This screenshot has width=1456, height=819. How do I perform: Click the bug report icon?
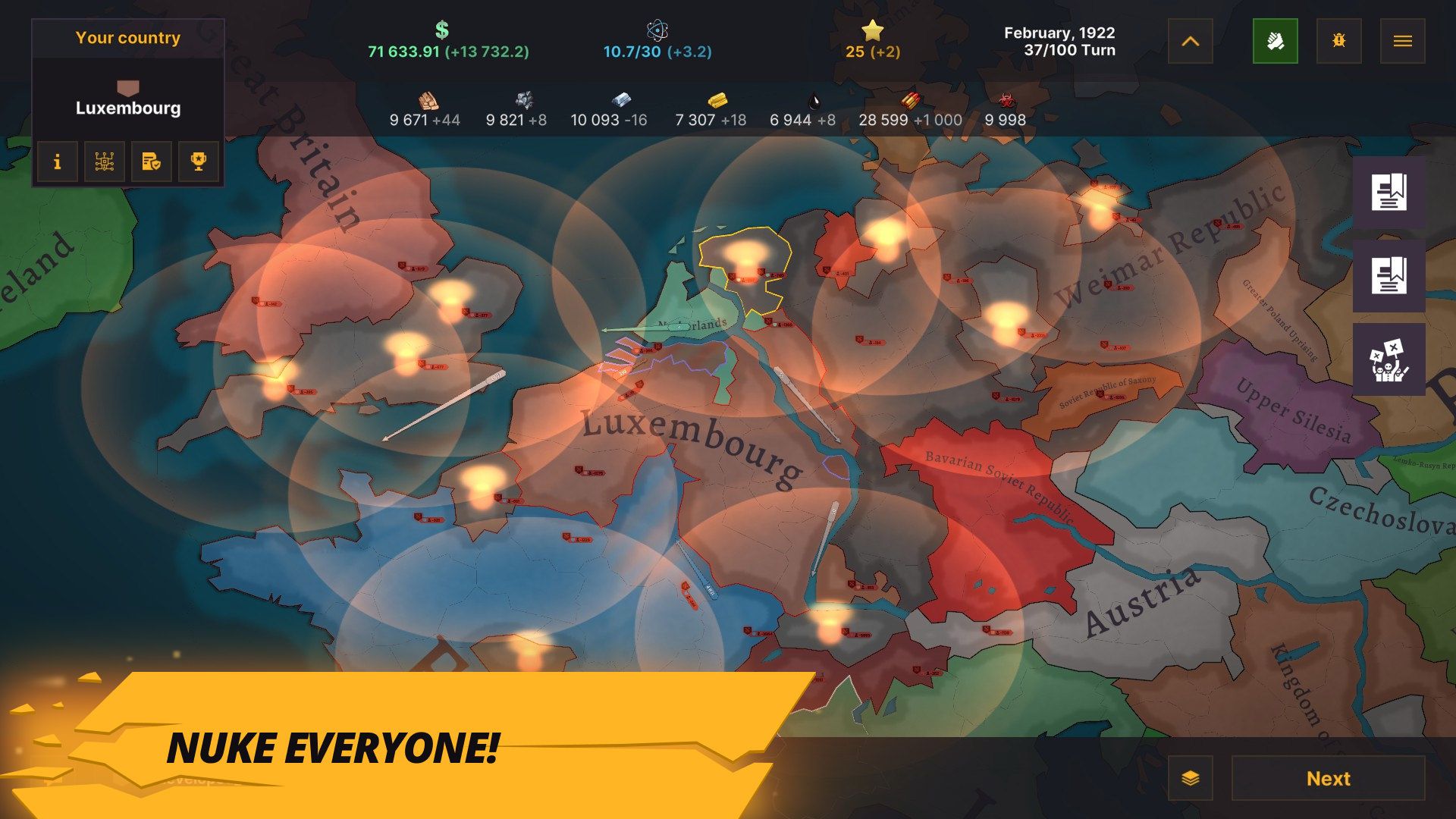(x=1339, y=42)
